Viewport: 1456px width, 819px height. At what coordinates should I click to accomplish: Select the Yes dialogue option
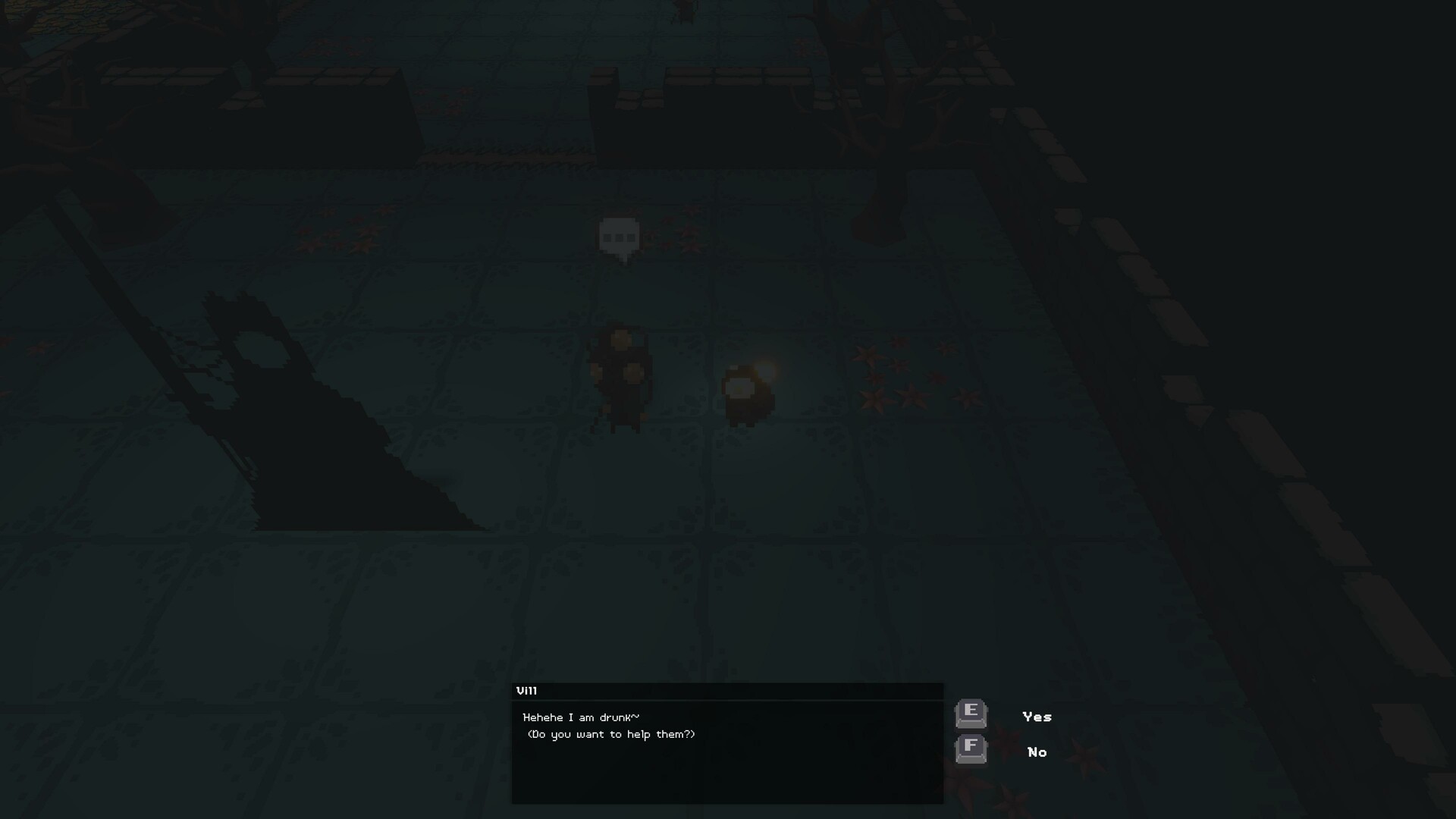(x=1037, y=716)
